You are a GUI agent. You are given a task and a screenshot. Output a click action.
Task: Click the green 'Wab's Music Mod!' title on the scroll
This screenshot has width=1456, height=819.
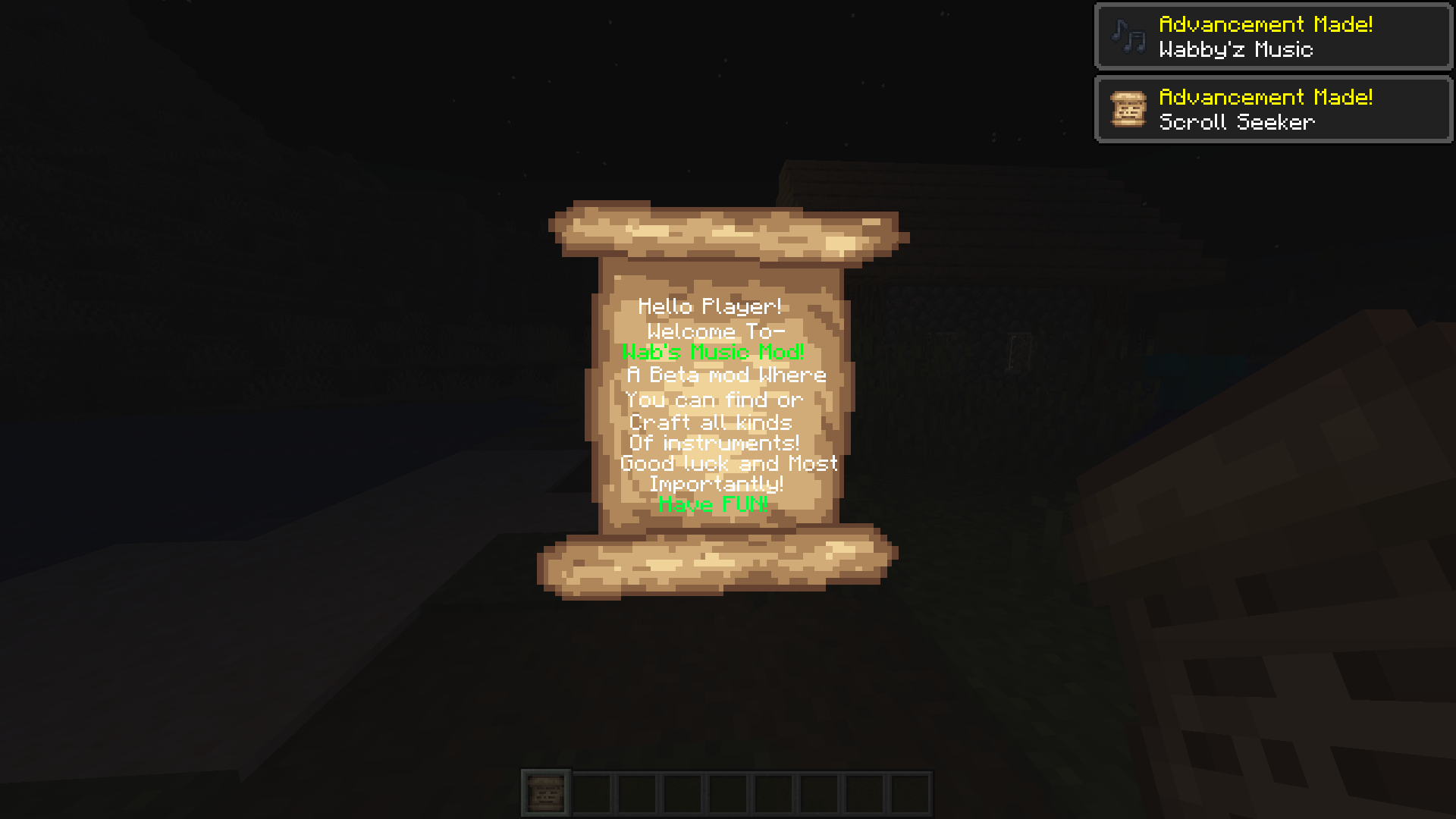point(711,352)
